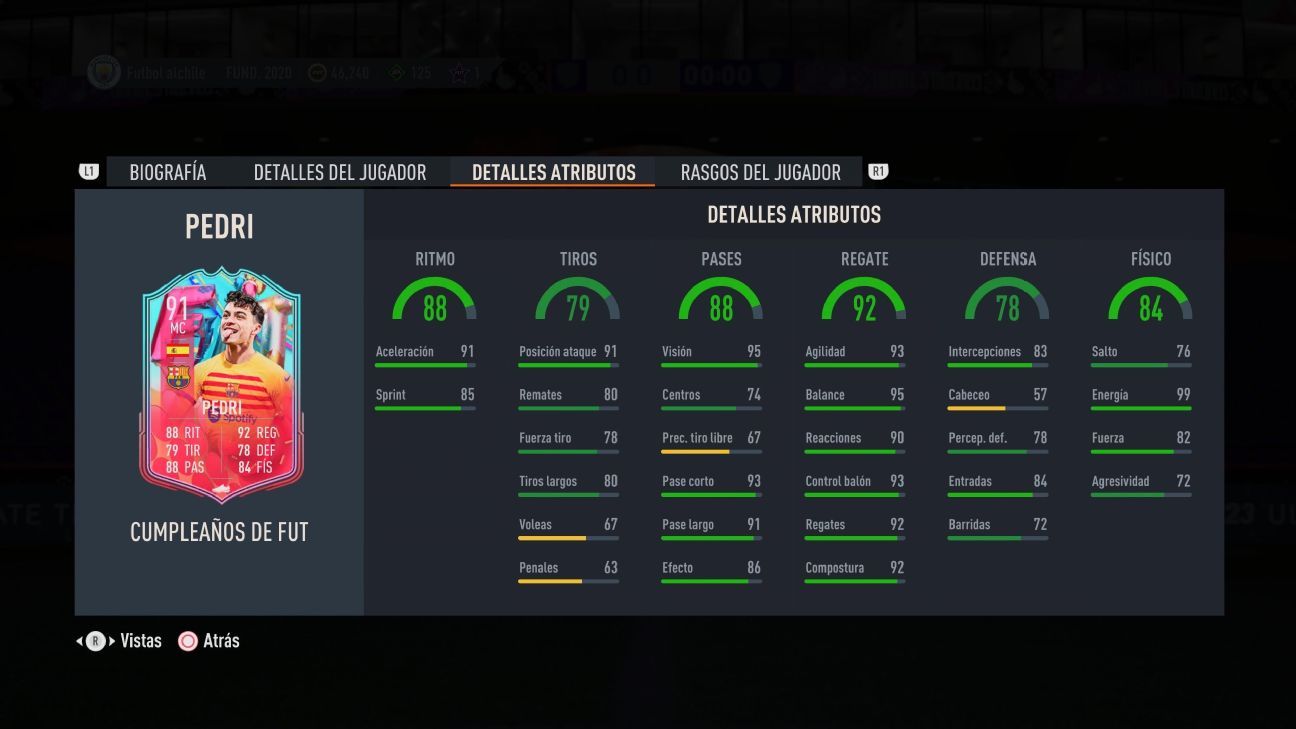Click Atrás to go back
Viewport: 1296px width, 729px height.
tap(222, 640)
